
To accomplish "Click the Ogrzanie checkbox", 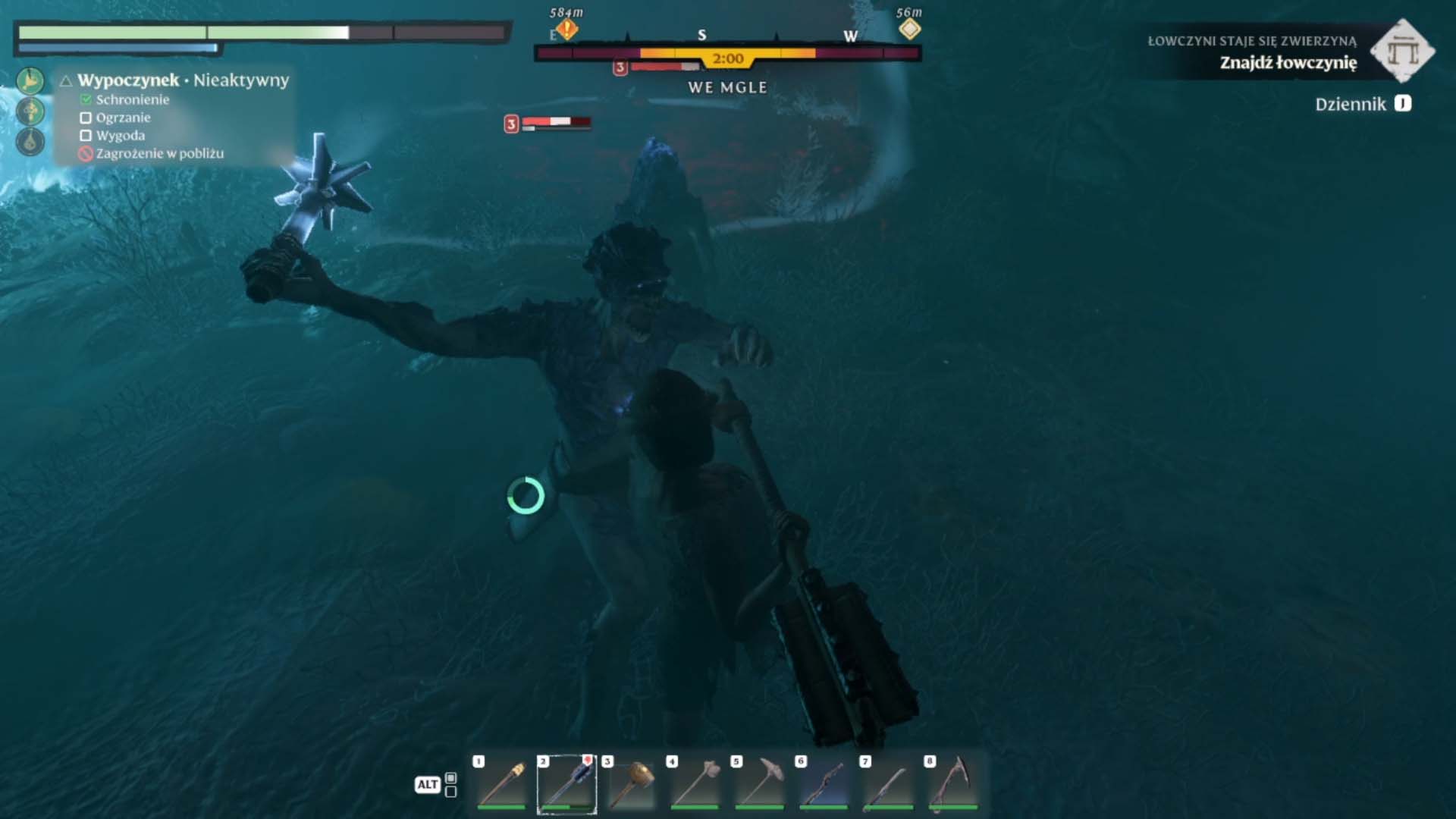I will (x=86, y=118).
